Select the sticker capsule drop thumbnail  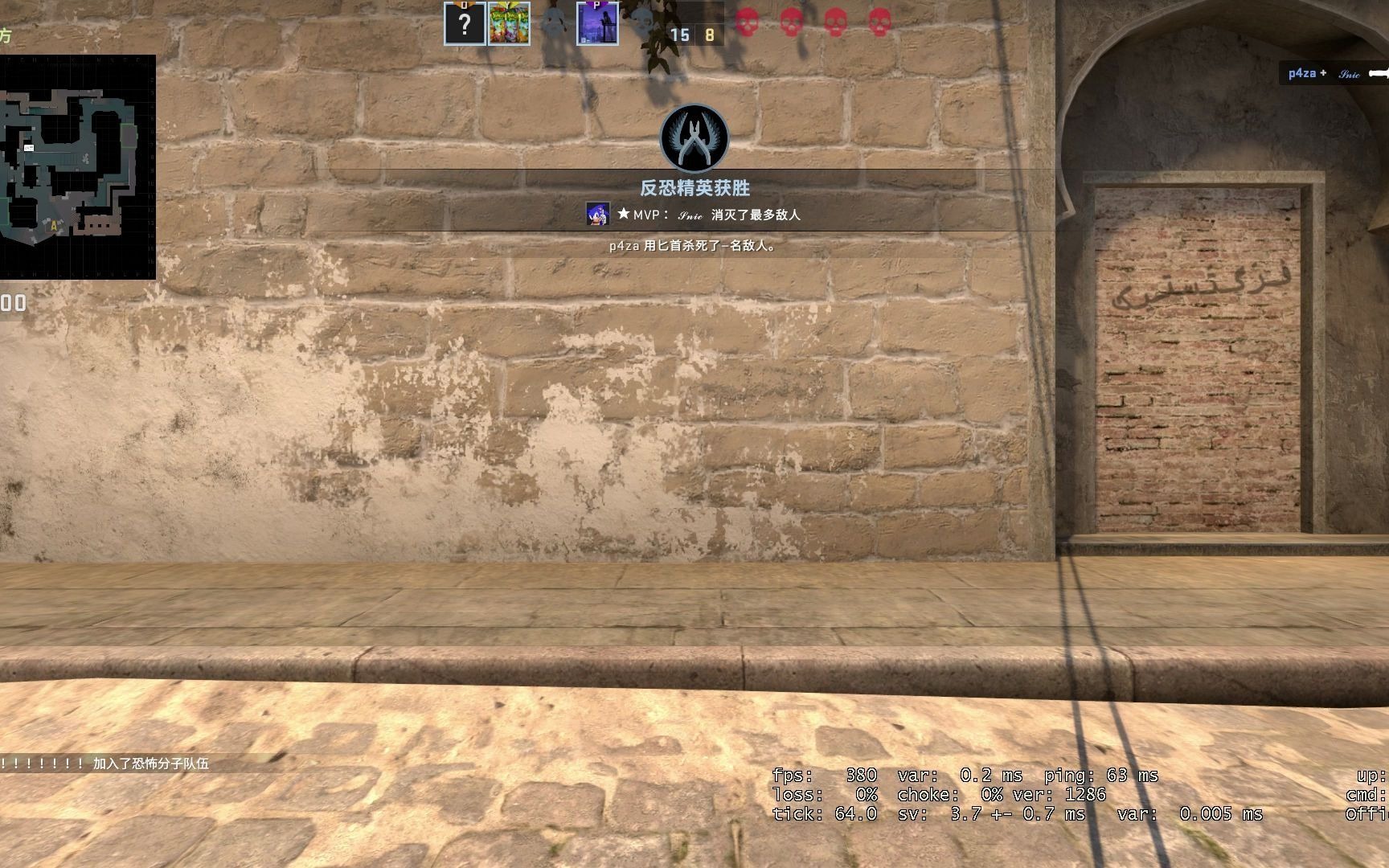509,23
